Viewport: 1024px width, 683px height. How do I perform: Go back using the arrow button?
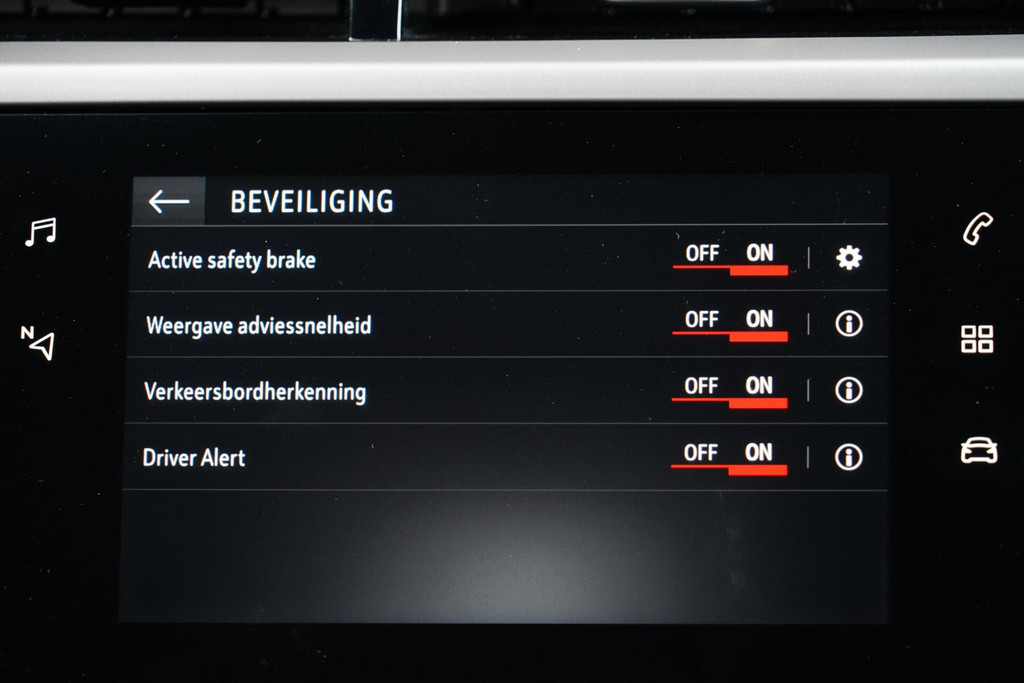pyautogui.click(x=168, y=201)
